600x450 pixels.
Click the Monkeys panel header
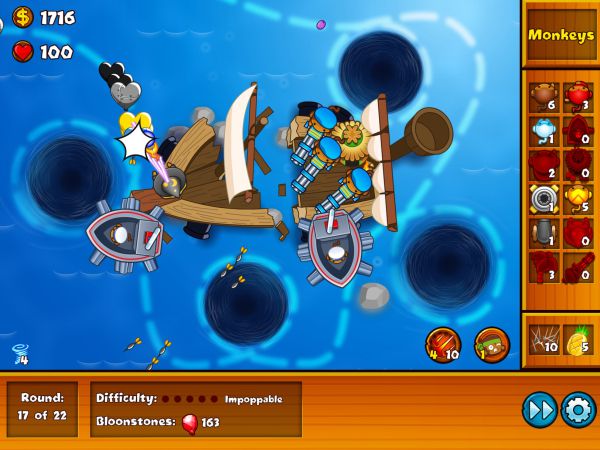coord(560,35)
